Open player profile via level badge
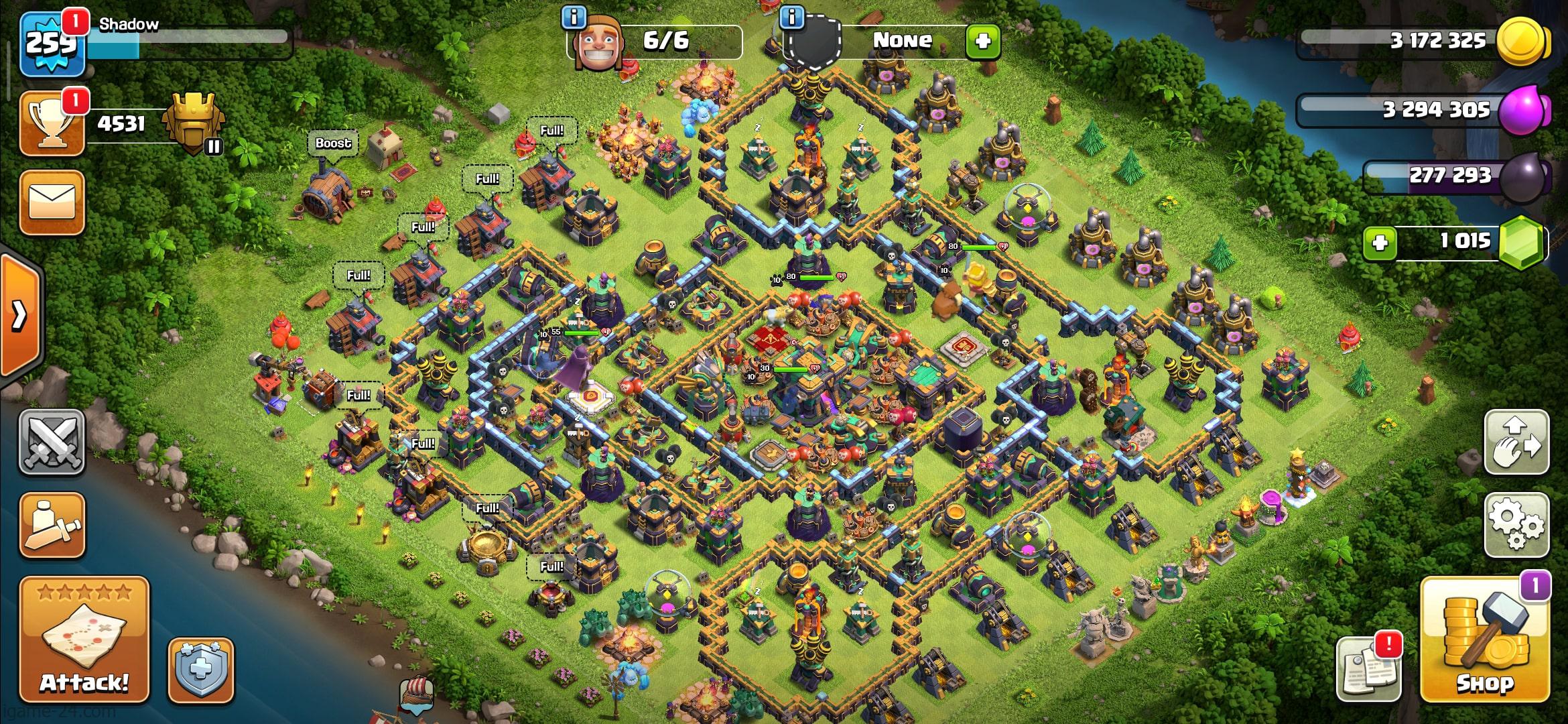Viewport: 1568px width, 724px height. pyautogui.click(x=52, y=44)
